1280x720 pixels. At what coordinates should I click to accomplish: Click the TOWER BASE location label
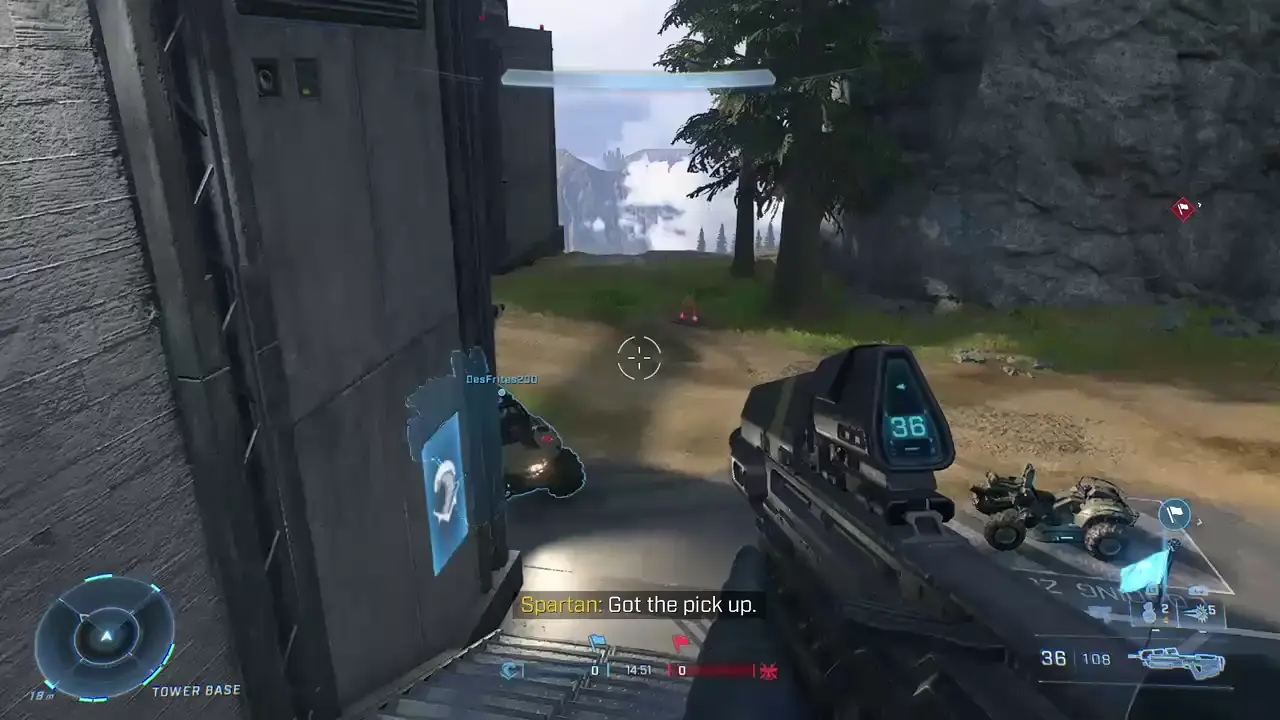tap(194, 689)
